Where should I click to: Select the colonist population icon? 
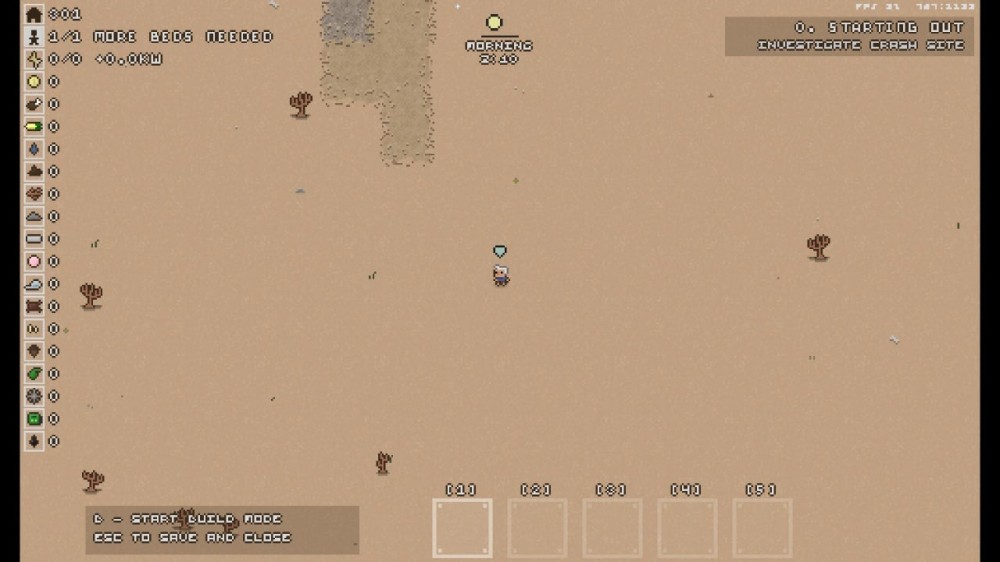click(x=34, y=37)
